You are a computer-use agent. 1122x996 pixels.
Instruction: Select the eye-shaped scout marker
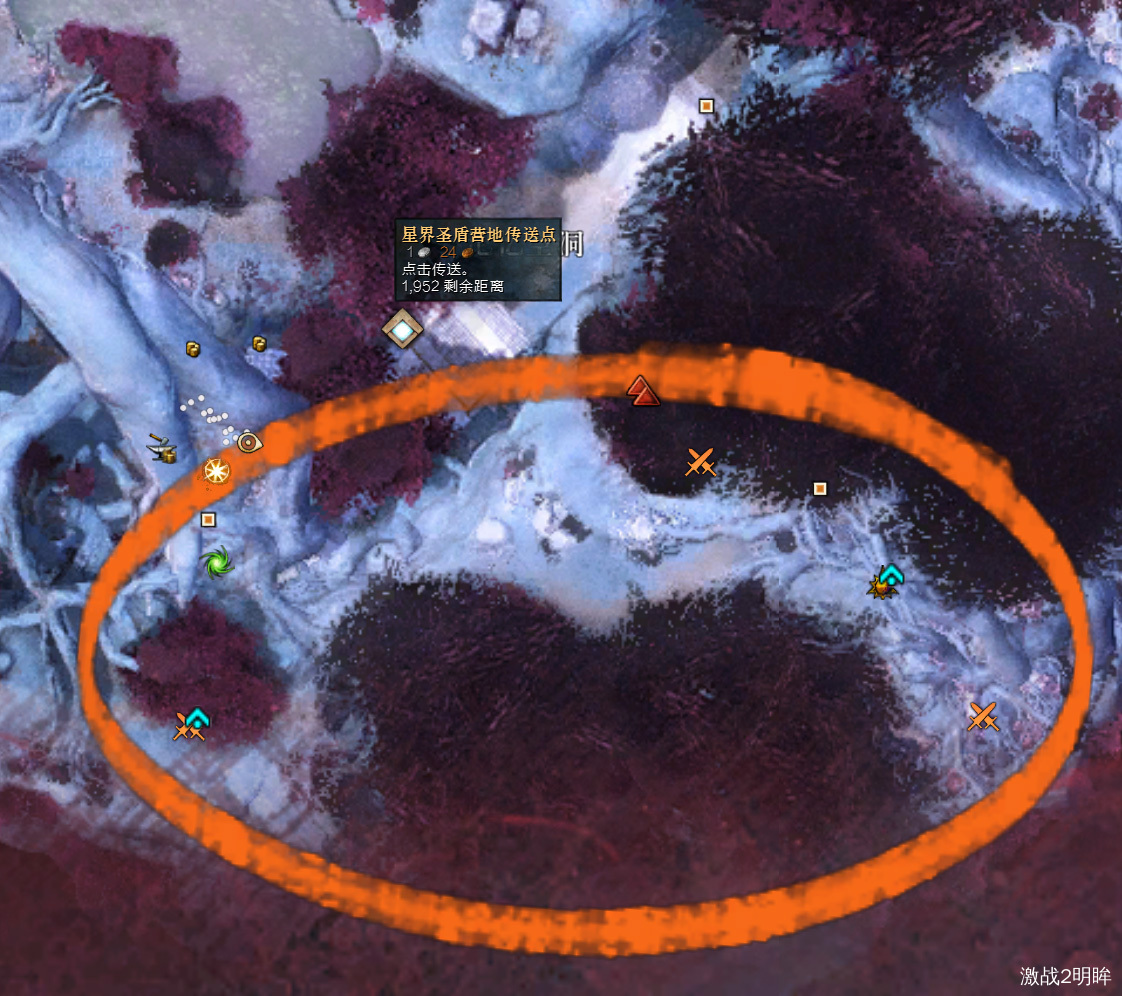248,439
